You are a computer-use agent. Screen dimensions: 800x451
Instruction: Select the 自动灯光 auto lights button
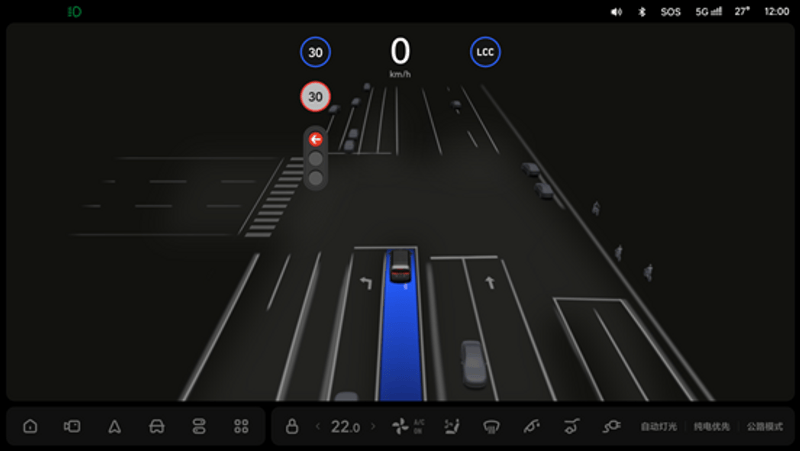click(x=659, y=426)
